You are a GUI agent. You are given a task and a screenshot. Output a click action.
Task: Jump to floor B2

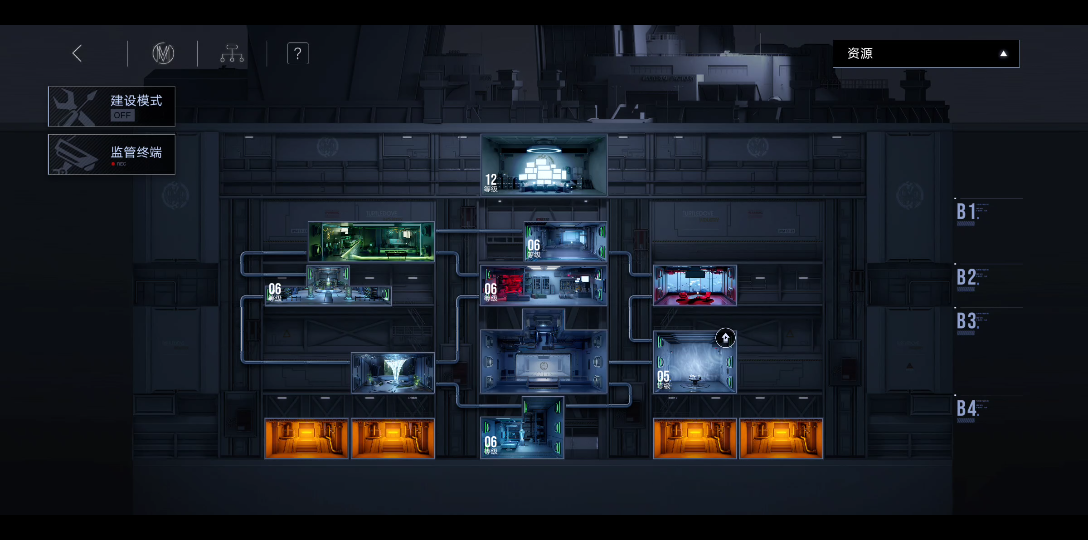pyautogui.click(x=967, y=277)
